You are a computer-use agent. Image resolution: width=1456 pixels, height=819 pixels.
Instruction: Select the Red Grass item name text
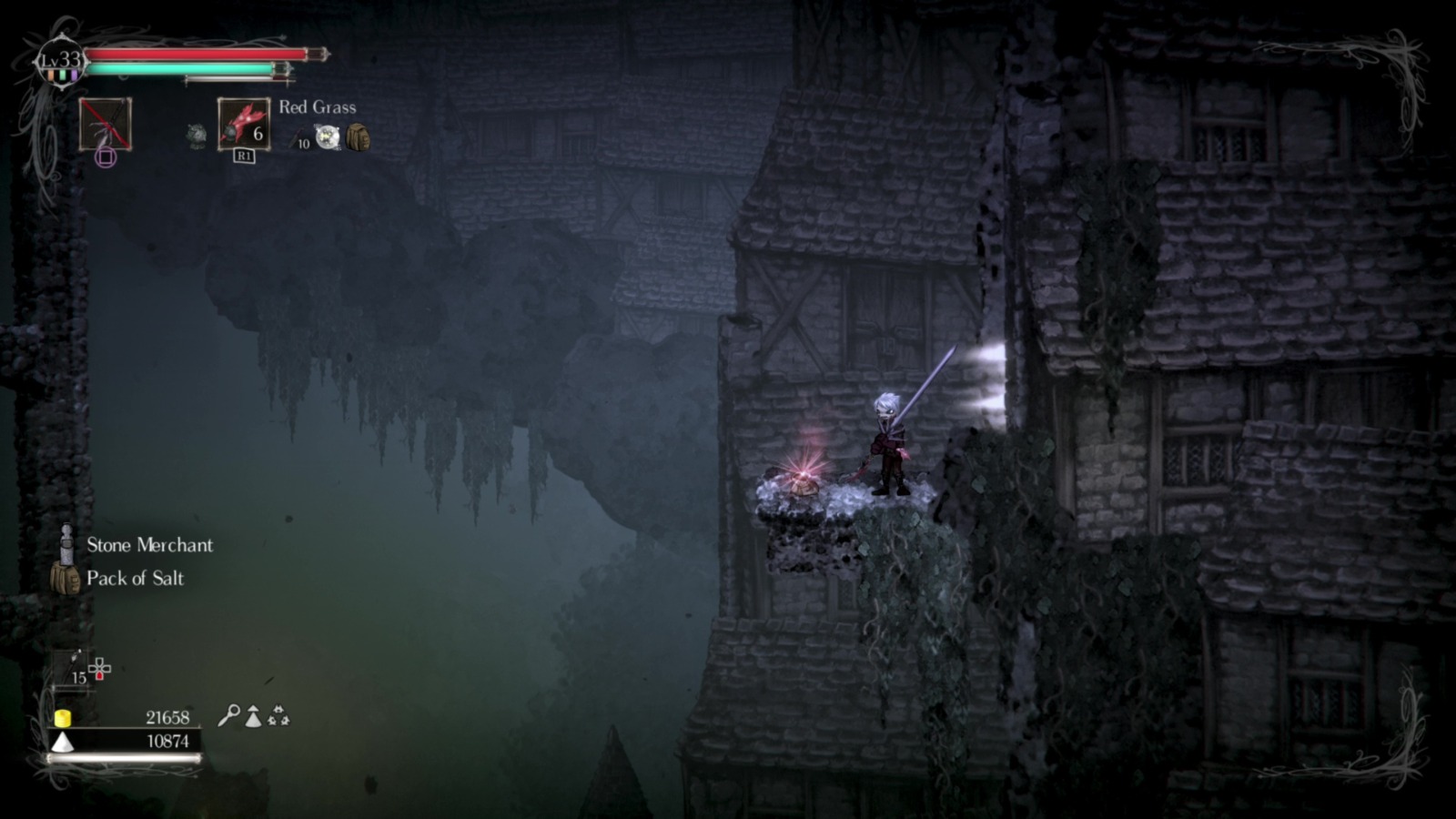318,107
